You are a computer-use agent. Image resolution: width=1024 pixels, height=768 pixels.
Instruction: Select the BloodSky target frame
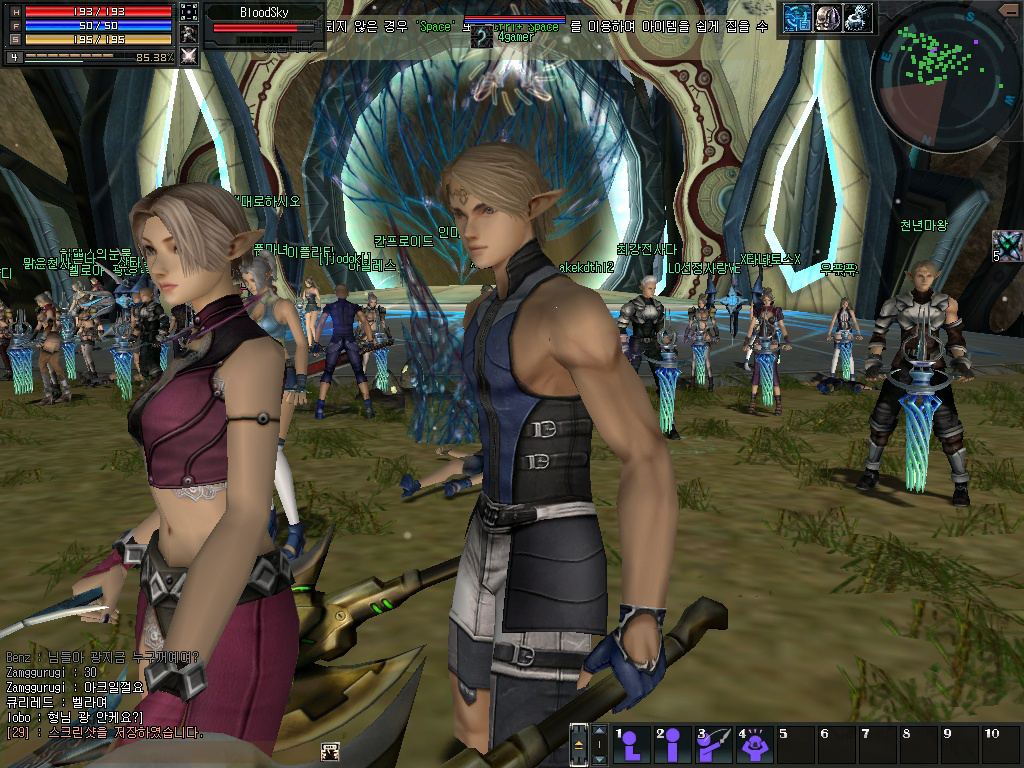264,19
